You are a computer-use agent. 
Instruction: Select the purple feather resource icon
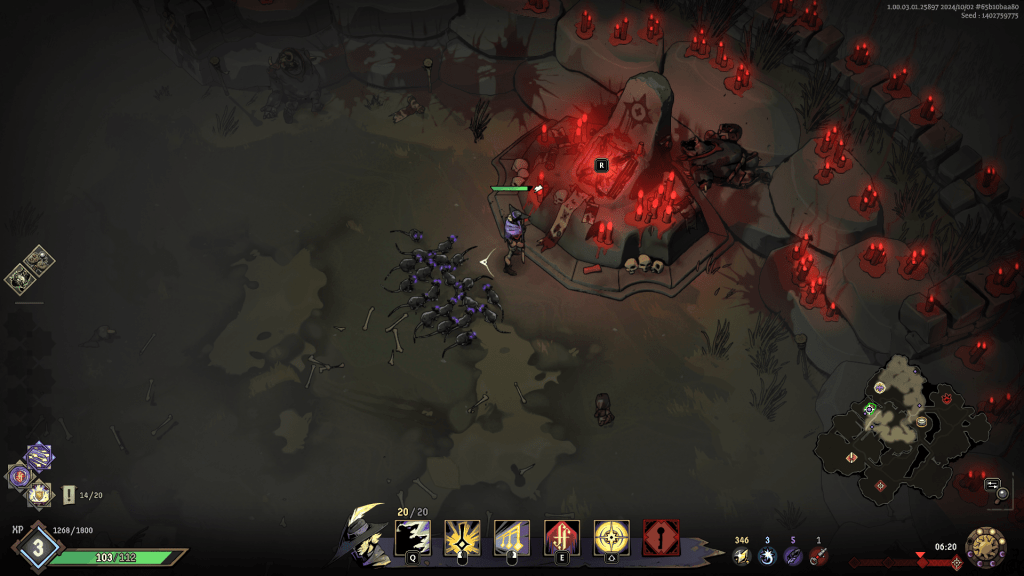[x=793, y=555]
